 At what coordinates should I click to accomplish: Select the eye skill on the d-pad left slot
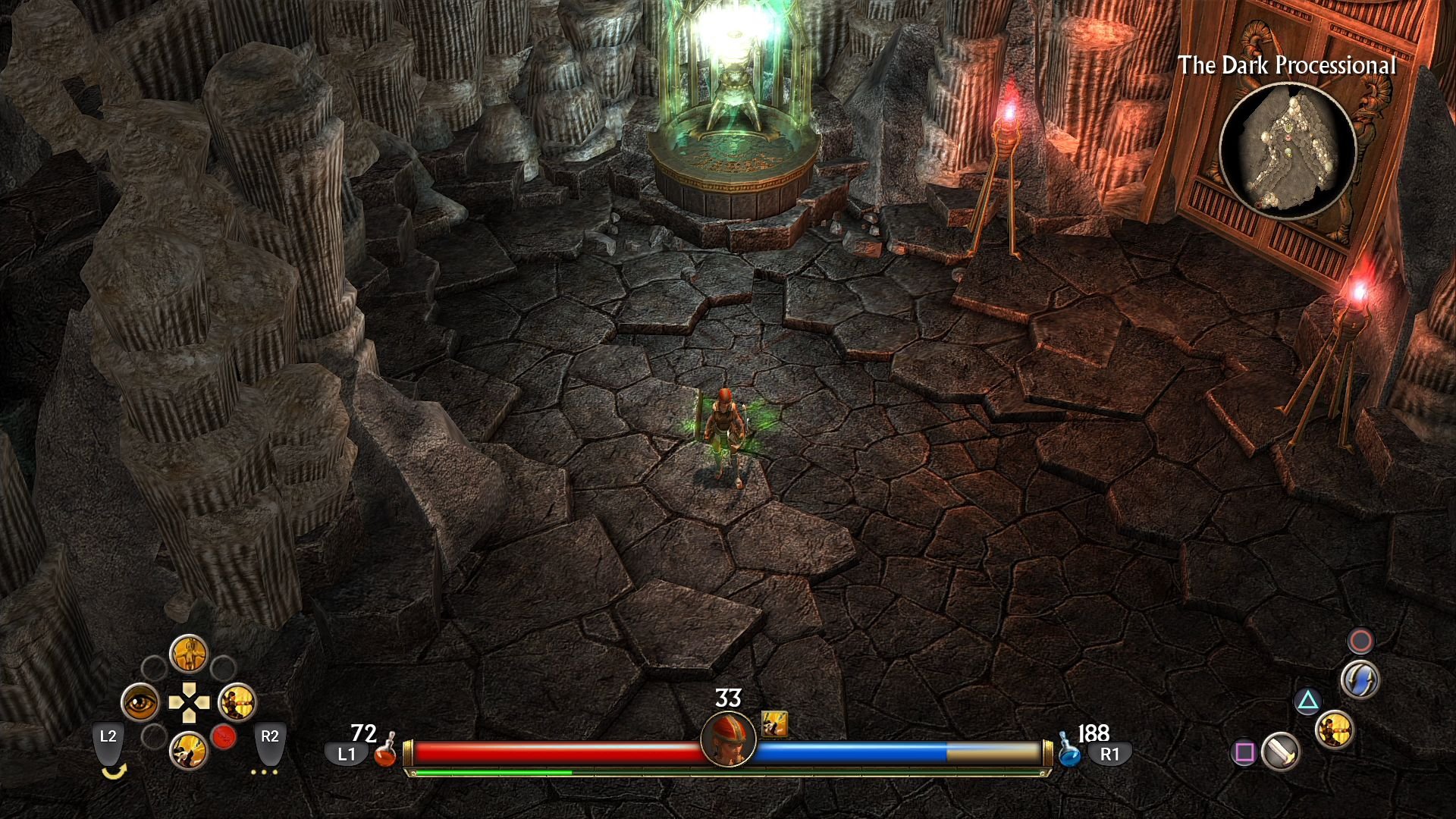pos(142,703)
